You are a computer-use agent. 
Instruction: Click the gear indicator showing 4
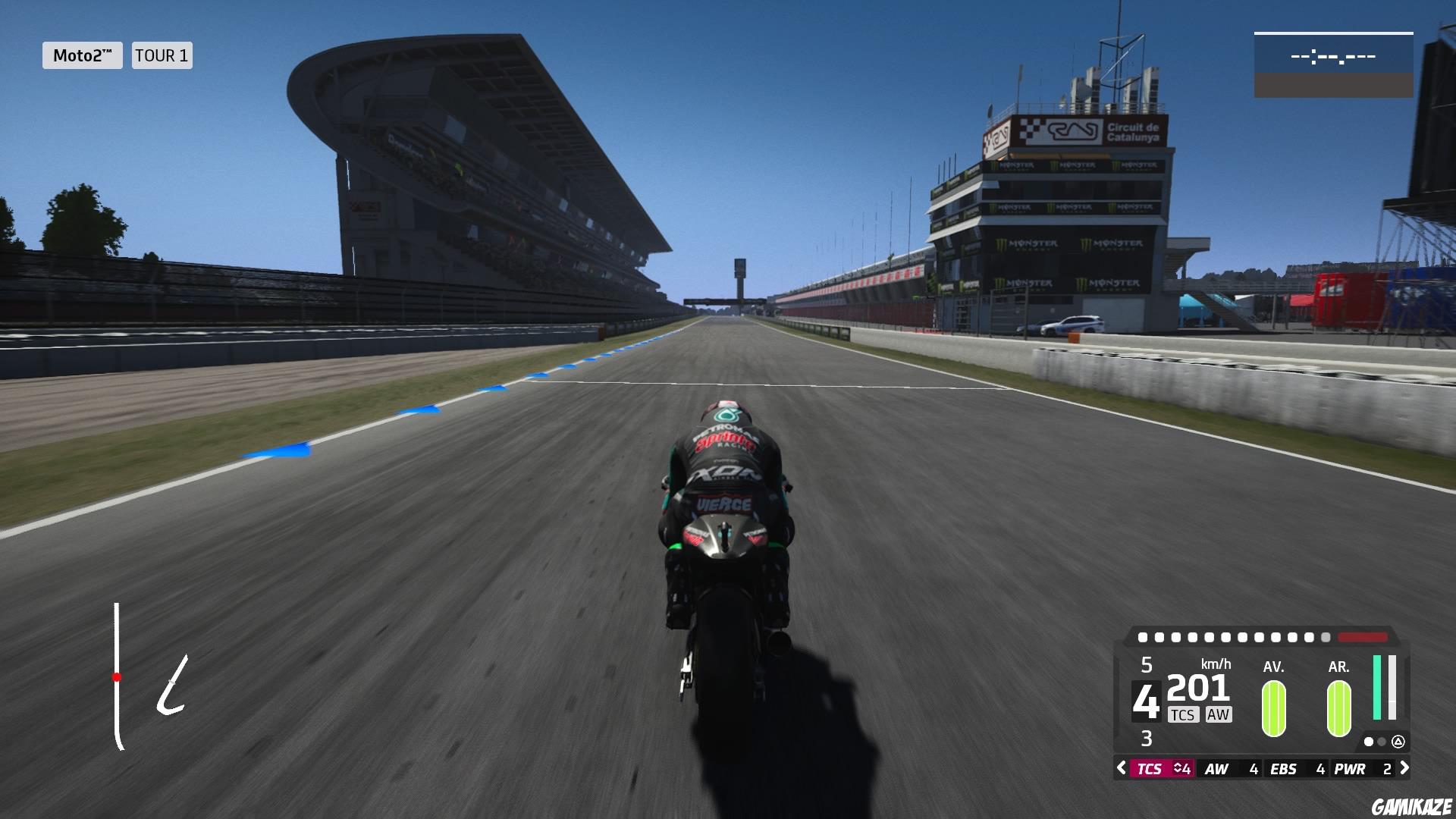tap(1146, 699)
